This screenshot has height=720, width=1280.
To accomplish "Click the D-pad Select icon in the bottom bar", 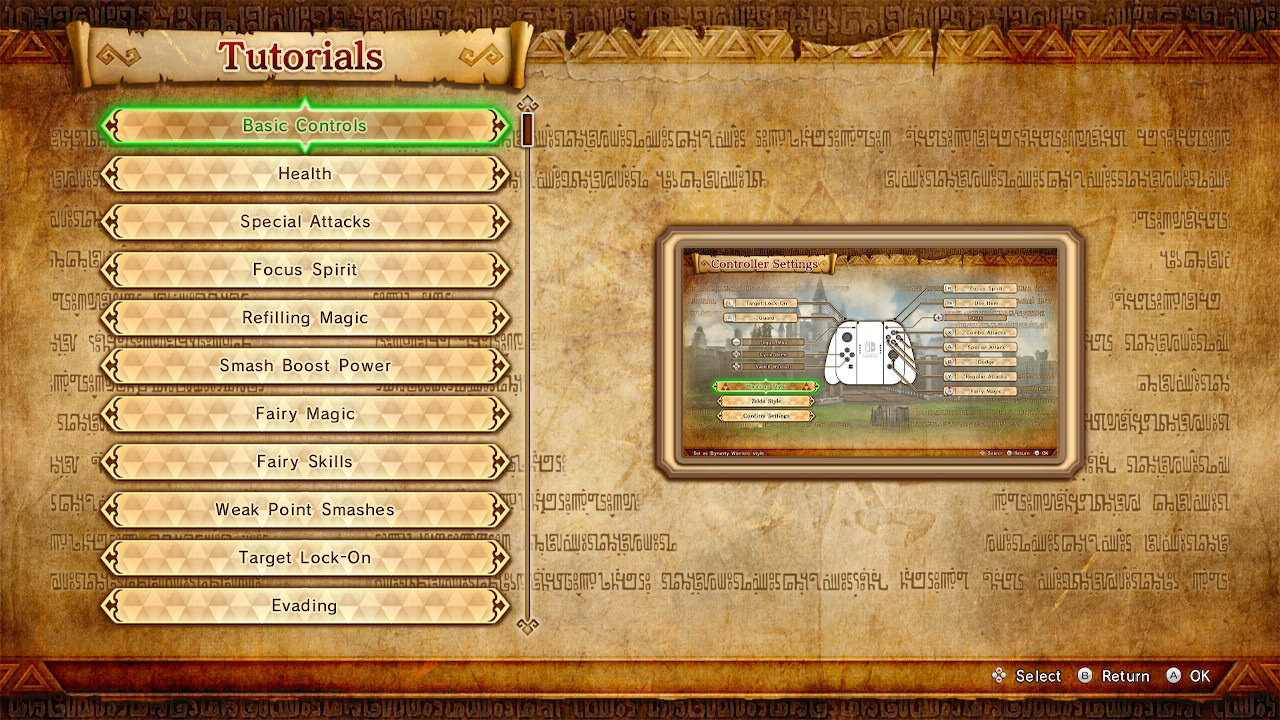I will pos(999,676).
